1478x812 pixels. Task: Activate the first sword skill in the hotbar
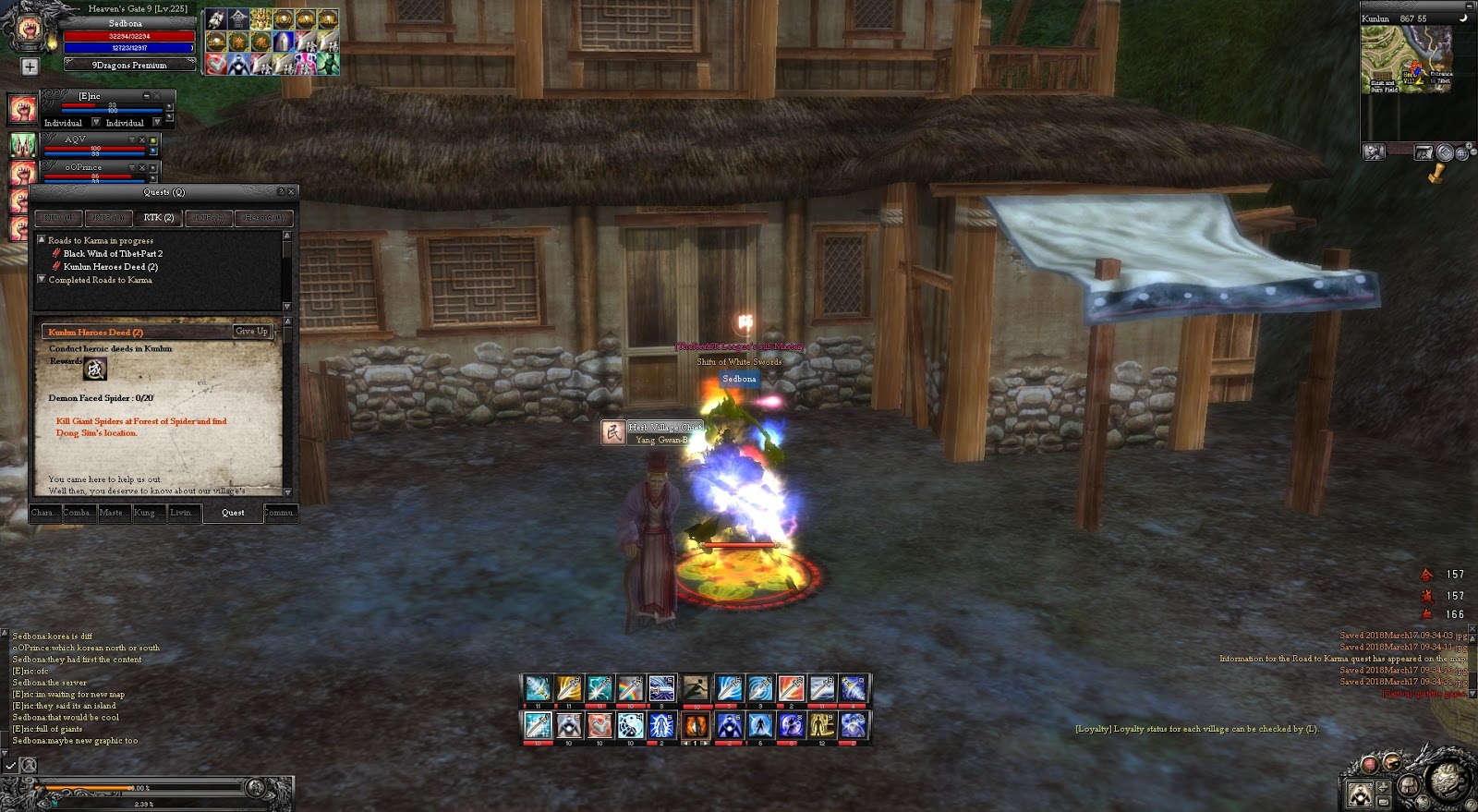pos(537,689)
